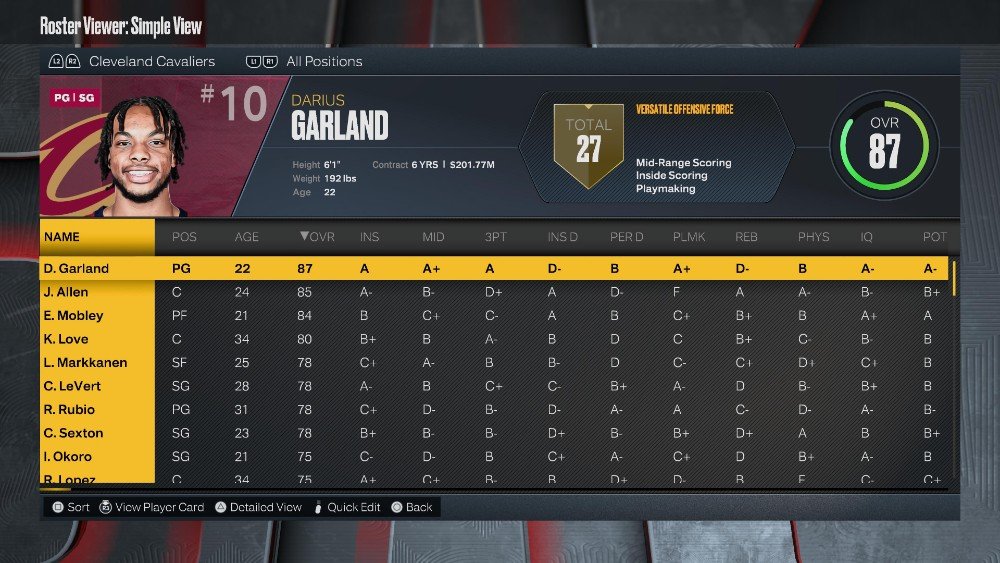
Task: Choose C. LeVert in the list
Action: click(72, 386)
